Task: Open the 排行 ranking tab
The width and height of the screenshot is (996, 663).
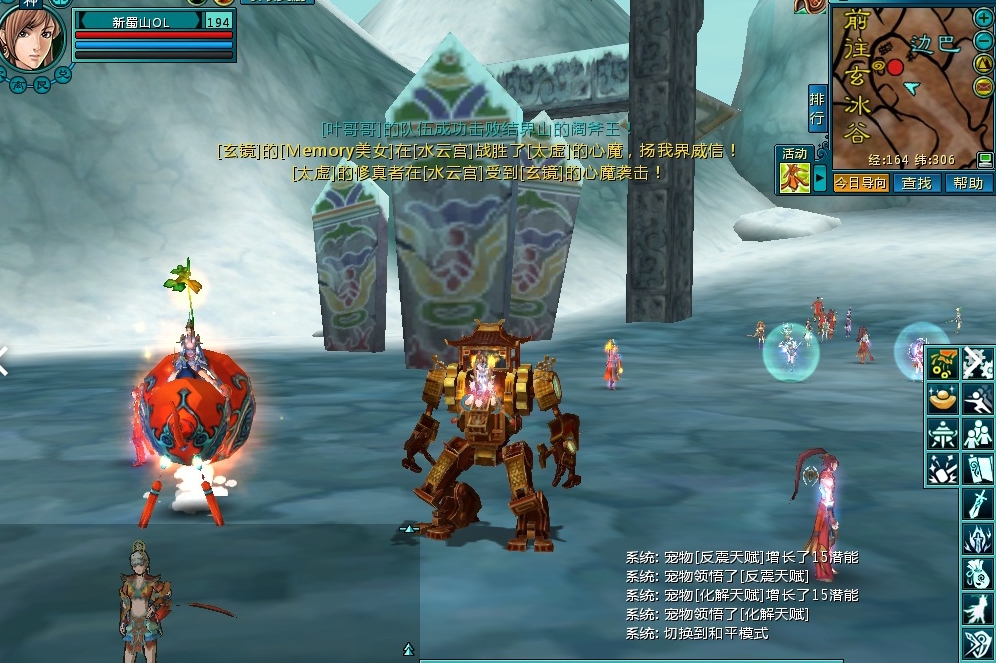Action: coord(817,108)
